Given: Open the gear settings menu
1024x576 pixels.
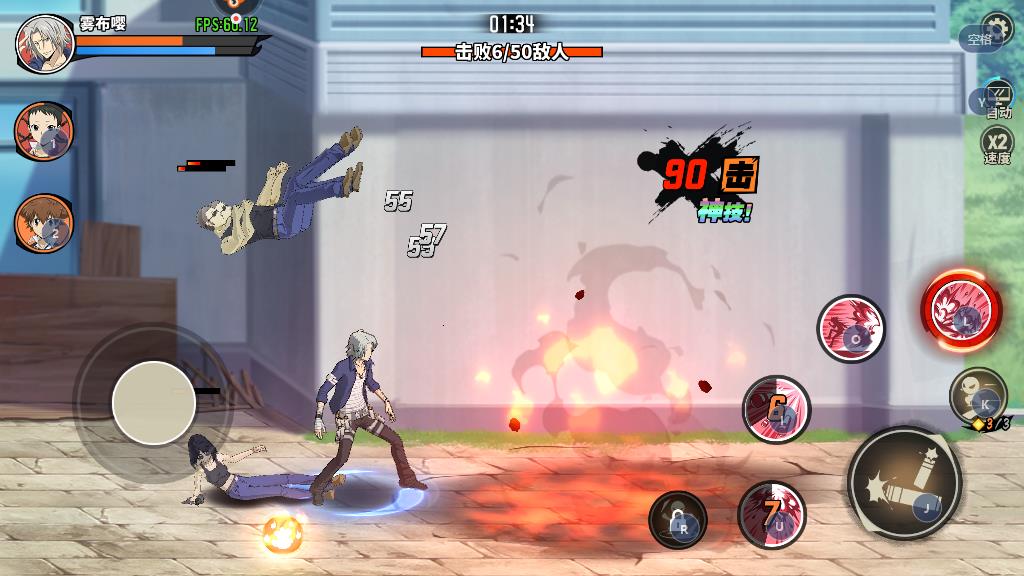Looking at the screenshot, I should [998, 27].
